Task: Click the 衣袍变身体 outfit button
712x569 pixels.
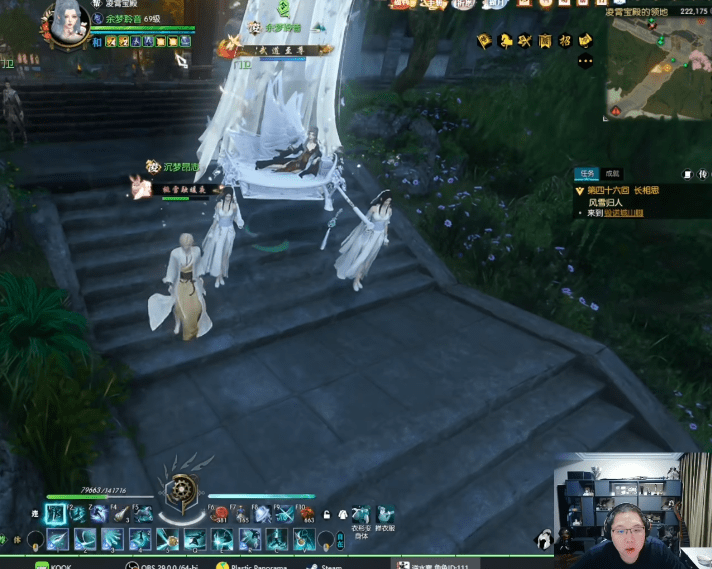Action: point(360,516)
